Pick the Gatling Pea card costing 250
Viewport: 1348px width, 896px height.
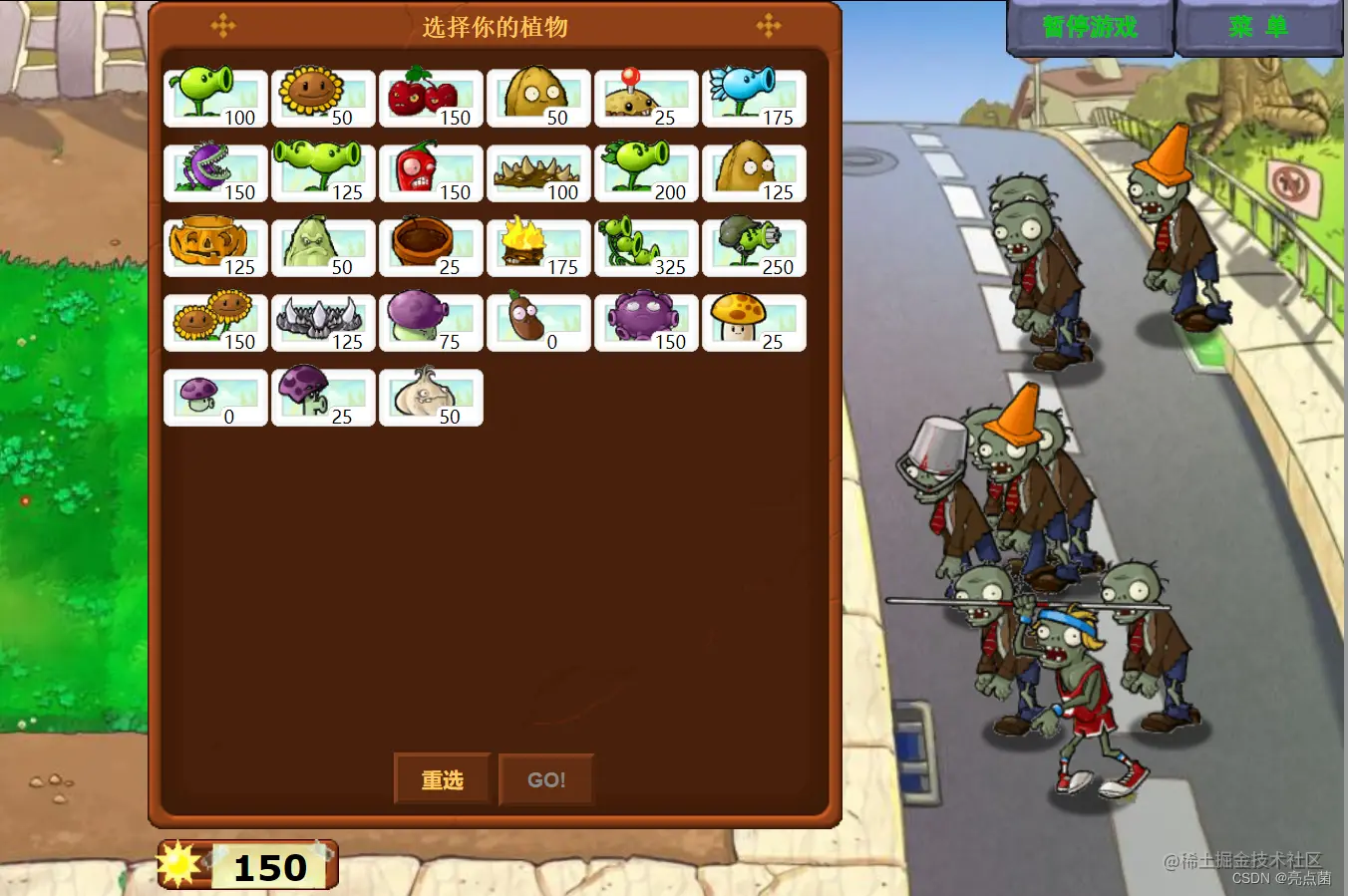pos(754,248)
